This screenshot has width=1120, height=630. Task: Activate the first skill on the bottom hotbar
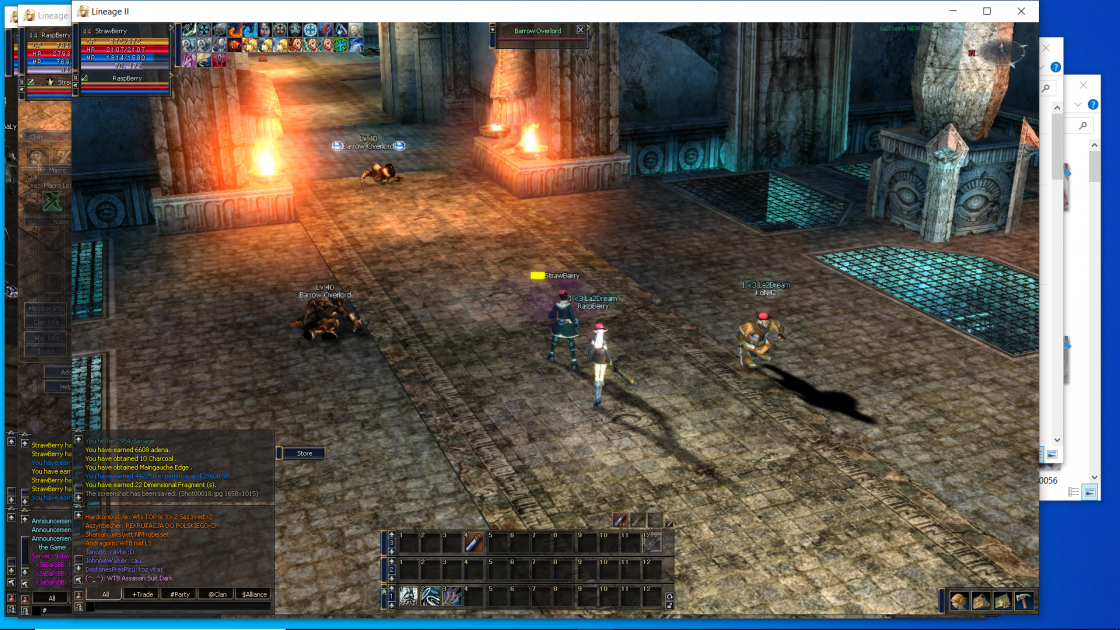tap(408, 597)
